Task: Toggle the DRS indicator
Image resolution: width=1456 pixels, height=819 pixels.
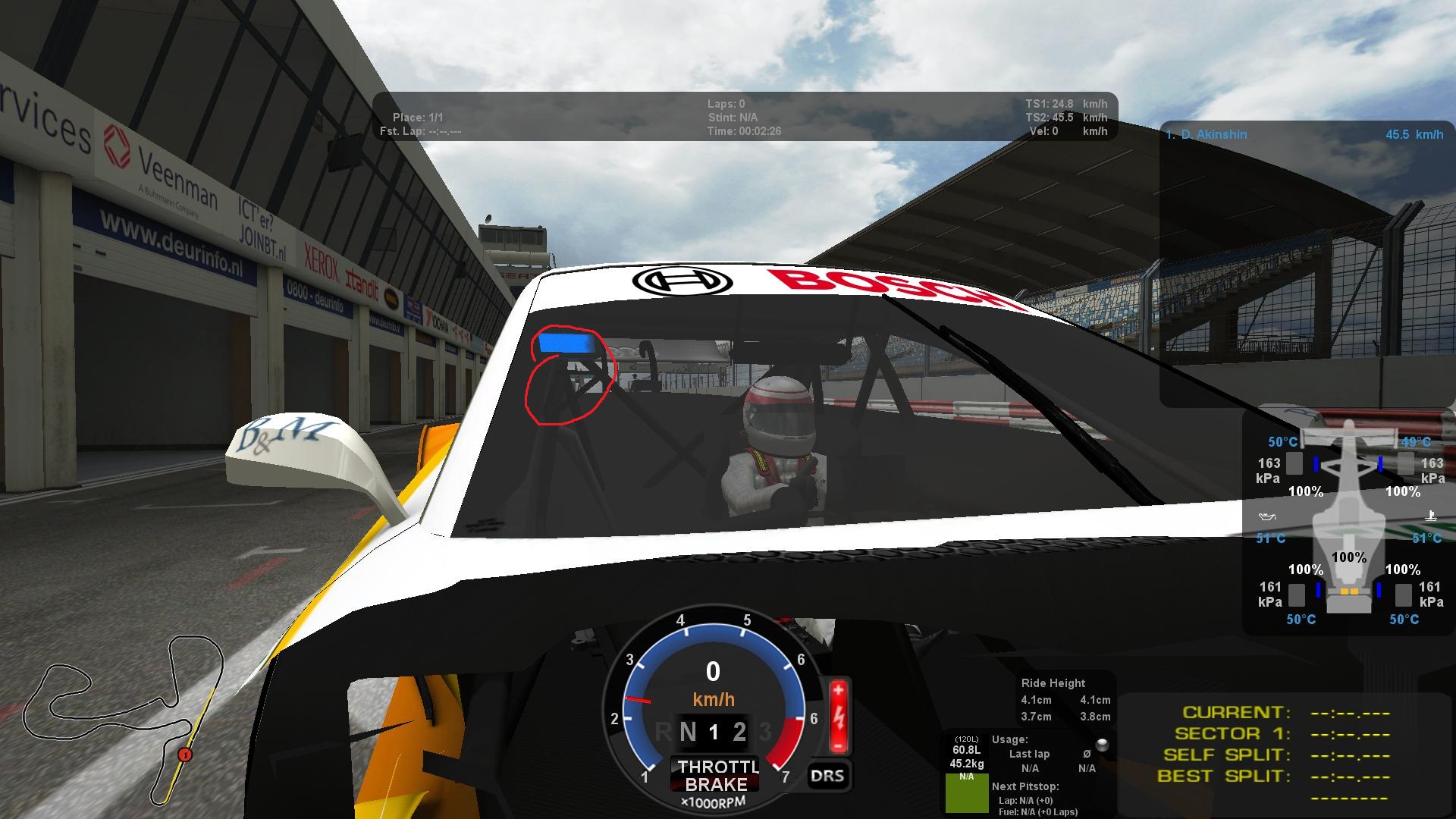Action: (x=827, y=775)
